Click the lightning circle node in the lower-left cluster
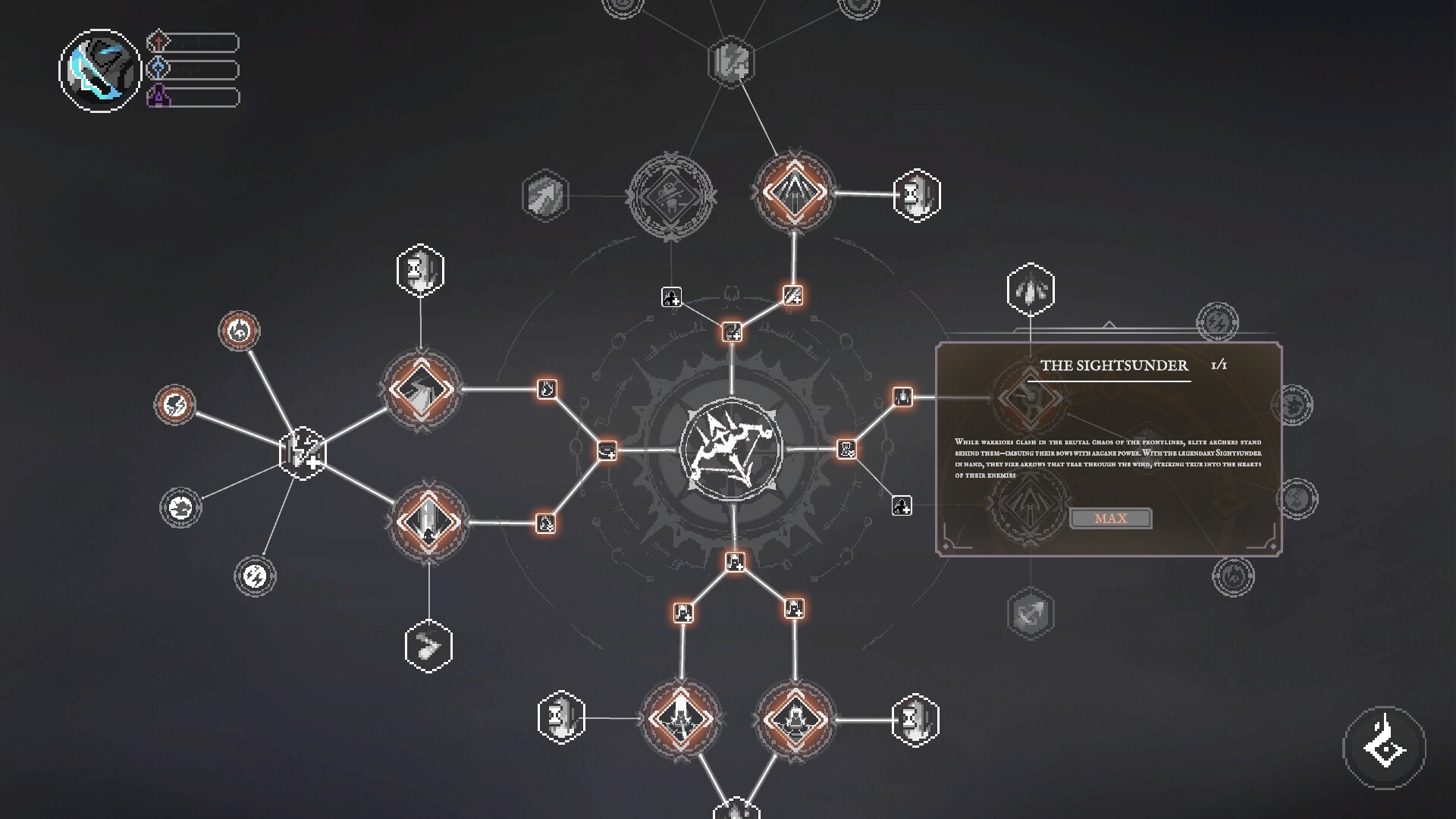This screenshot has width=1456, height=819. pyautogui.click(x=256, y=576)
